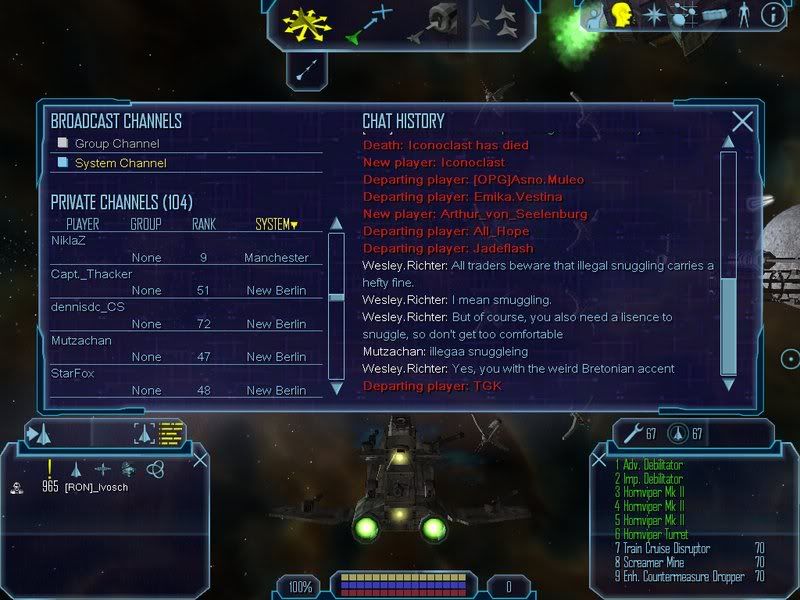The image size is (800, 600).
Task: Sort the player list by Rank column
Action: coord(204,224)
